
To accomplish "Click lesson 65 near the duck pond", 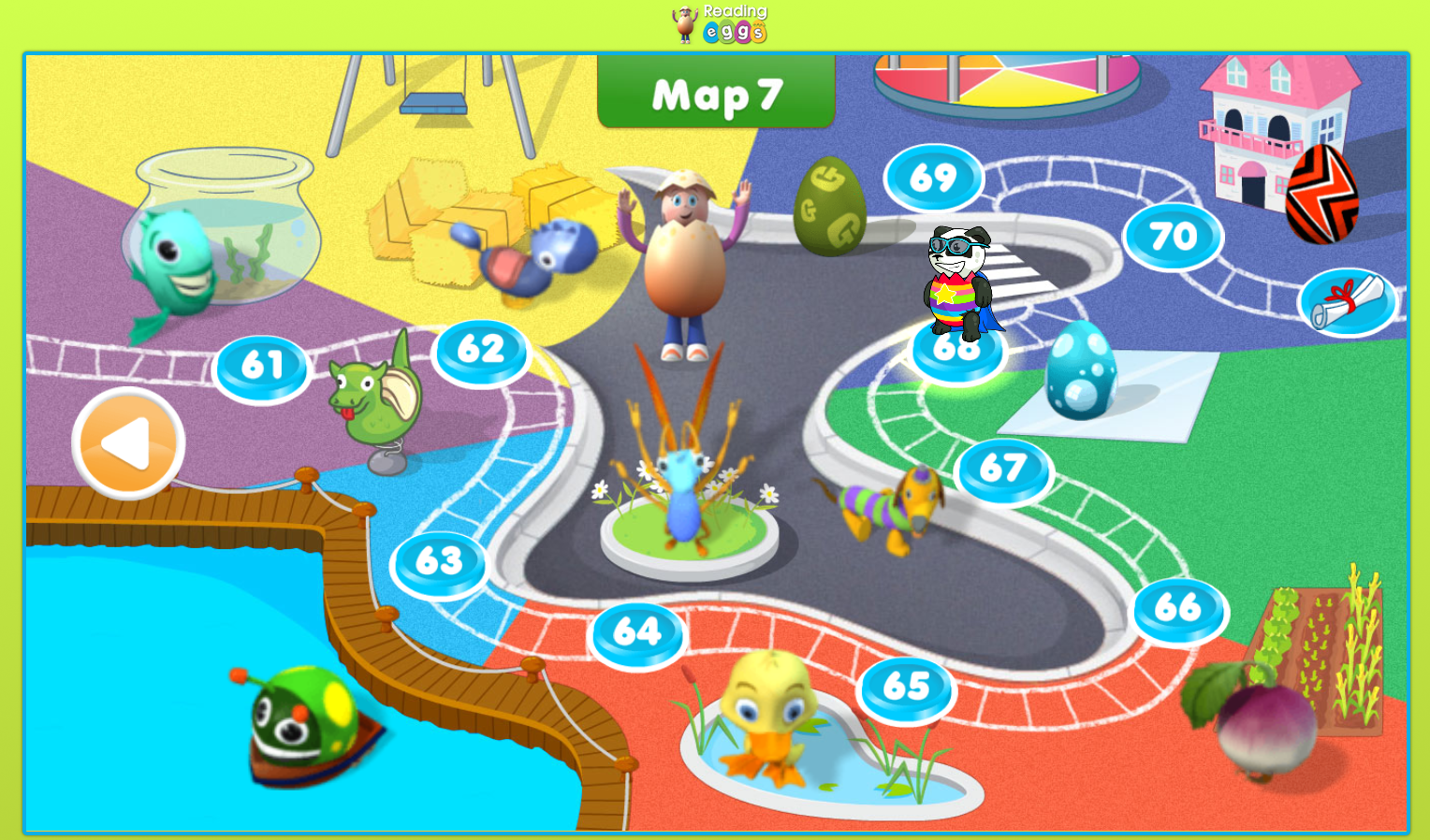I will (x=904, y=688).
